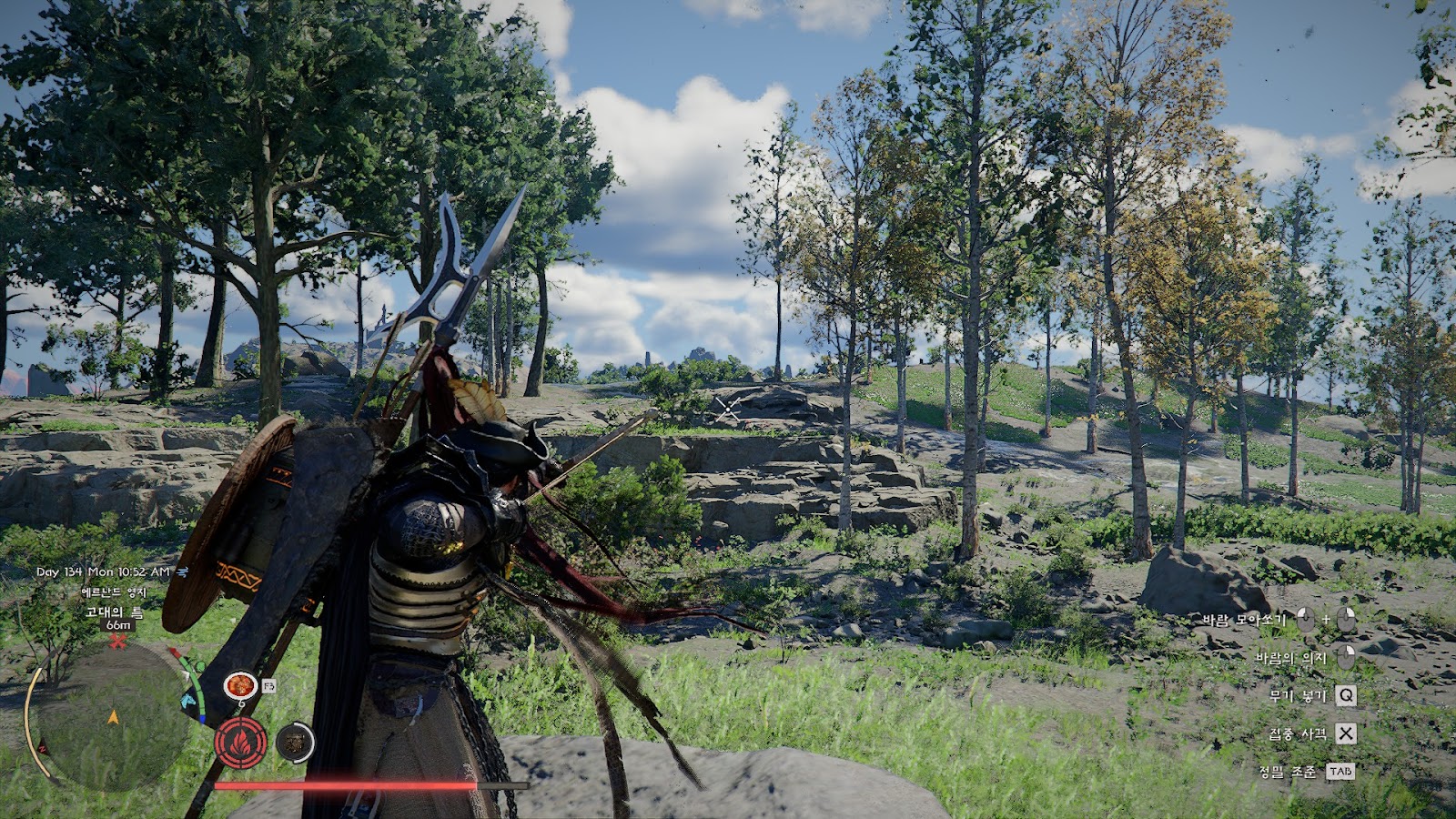The width and height of the screenshot is (1456, 819).
Task: Select the red X quest marker above minimap
Action: [x=117, y=642]
